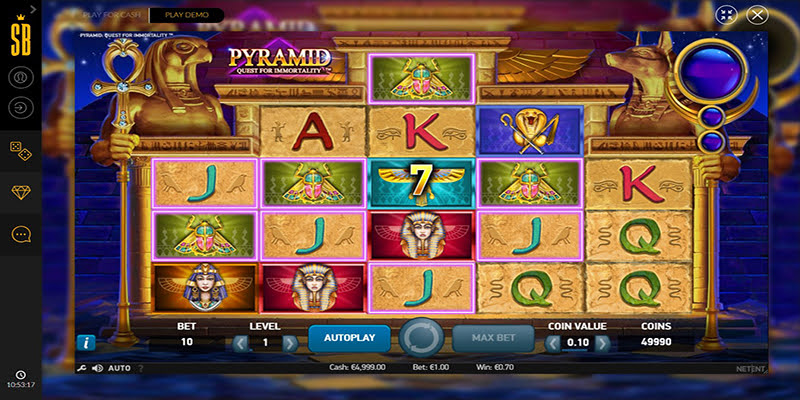Decrease the bet level
The height and width of the screenshot is (400, 800).
pos(241,343)
